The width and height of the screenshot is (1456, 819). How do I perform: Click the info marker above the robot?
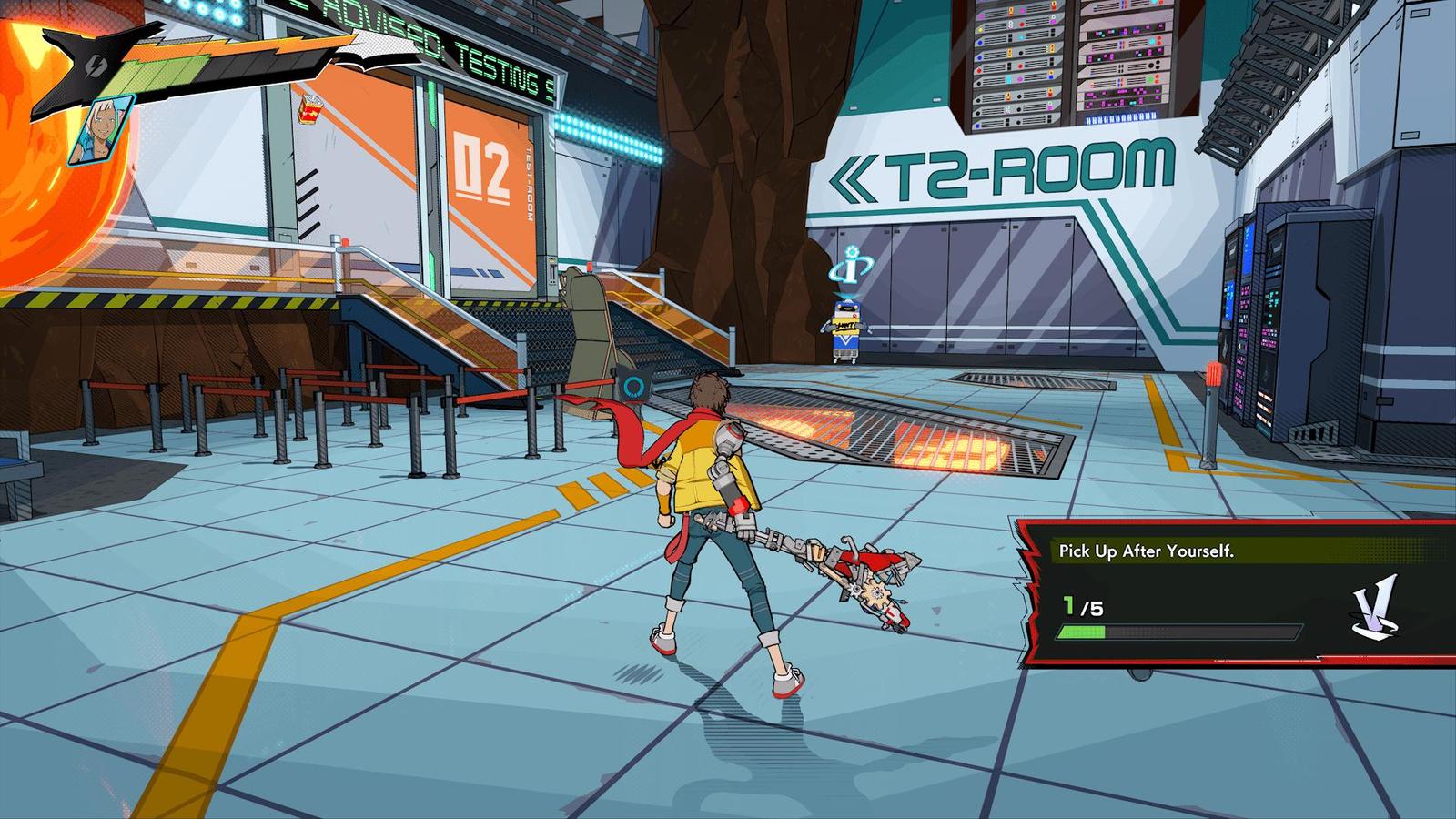coord(849,267)
